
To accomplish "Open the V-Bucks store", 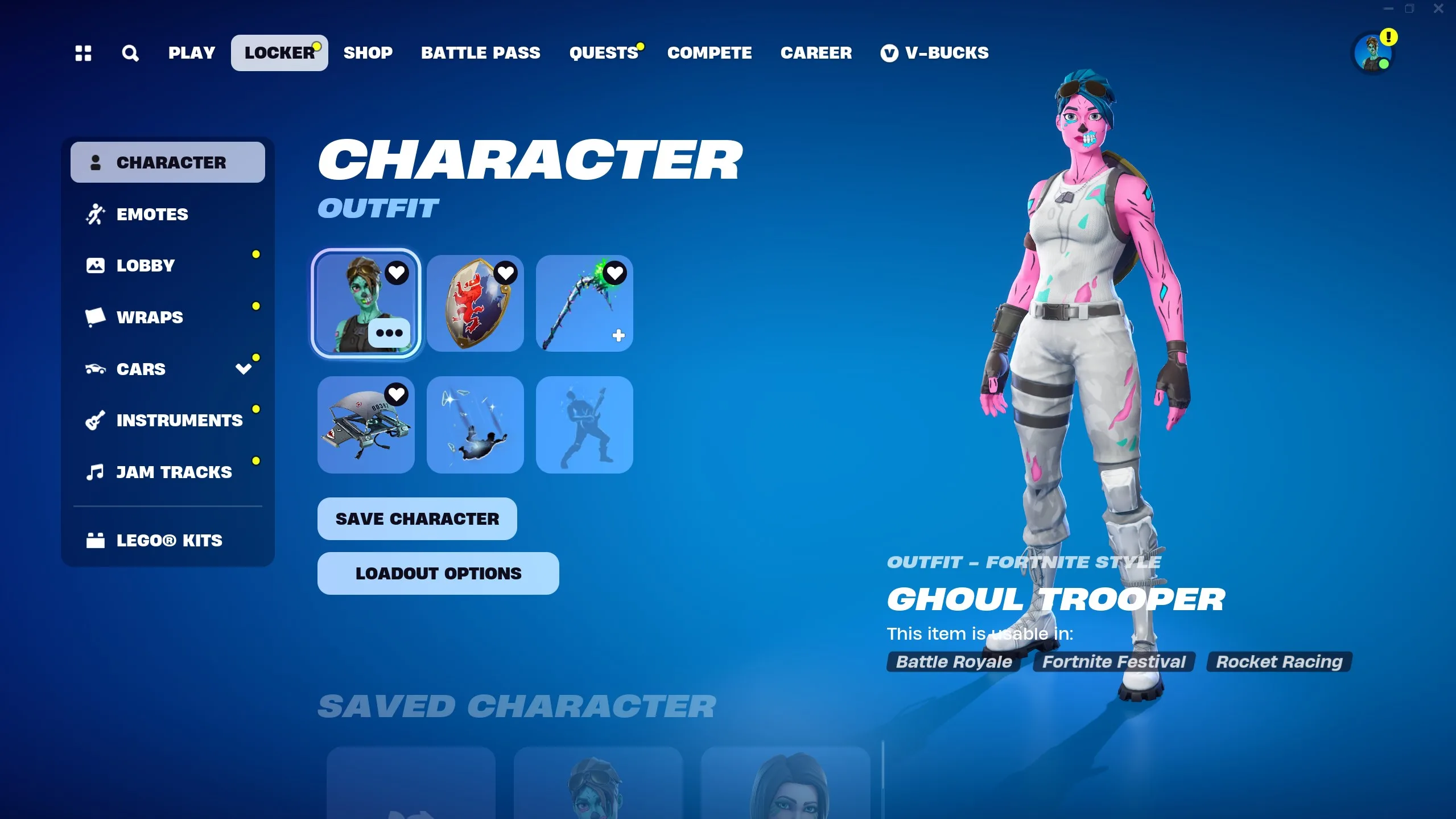I will pyautogui.click(x=934, y=53).
